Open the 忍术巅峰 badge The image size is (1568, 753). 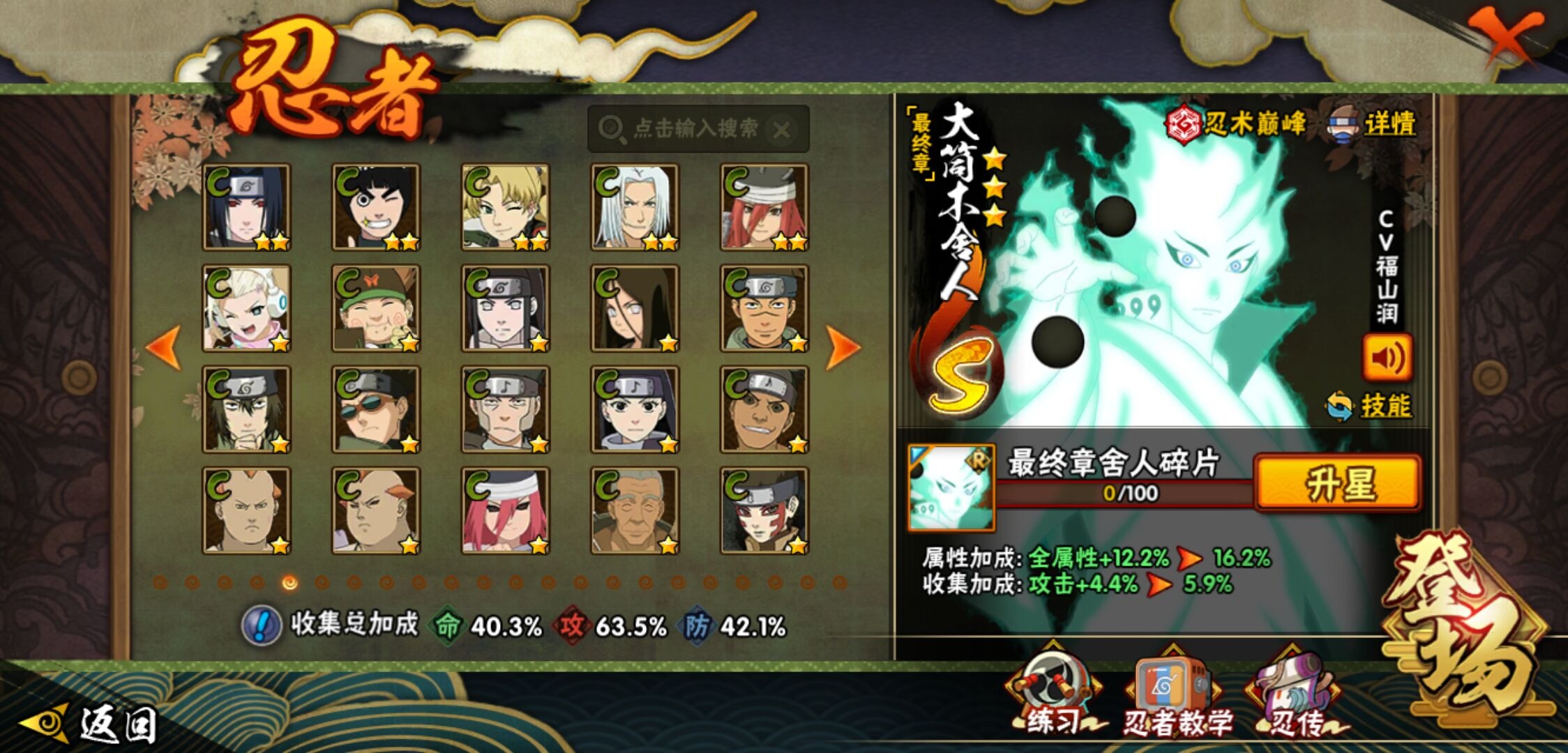(x=1236, y=124)
